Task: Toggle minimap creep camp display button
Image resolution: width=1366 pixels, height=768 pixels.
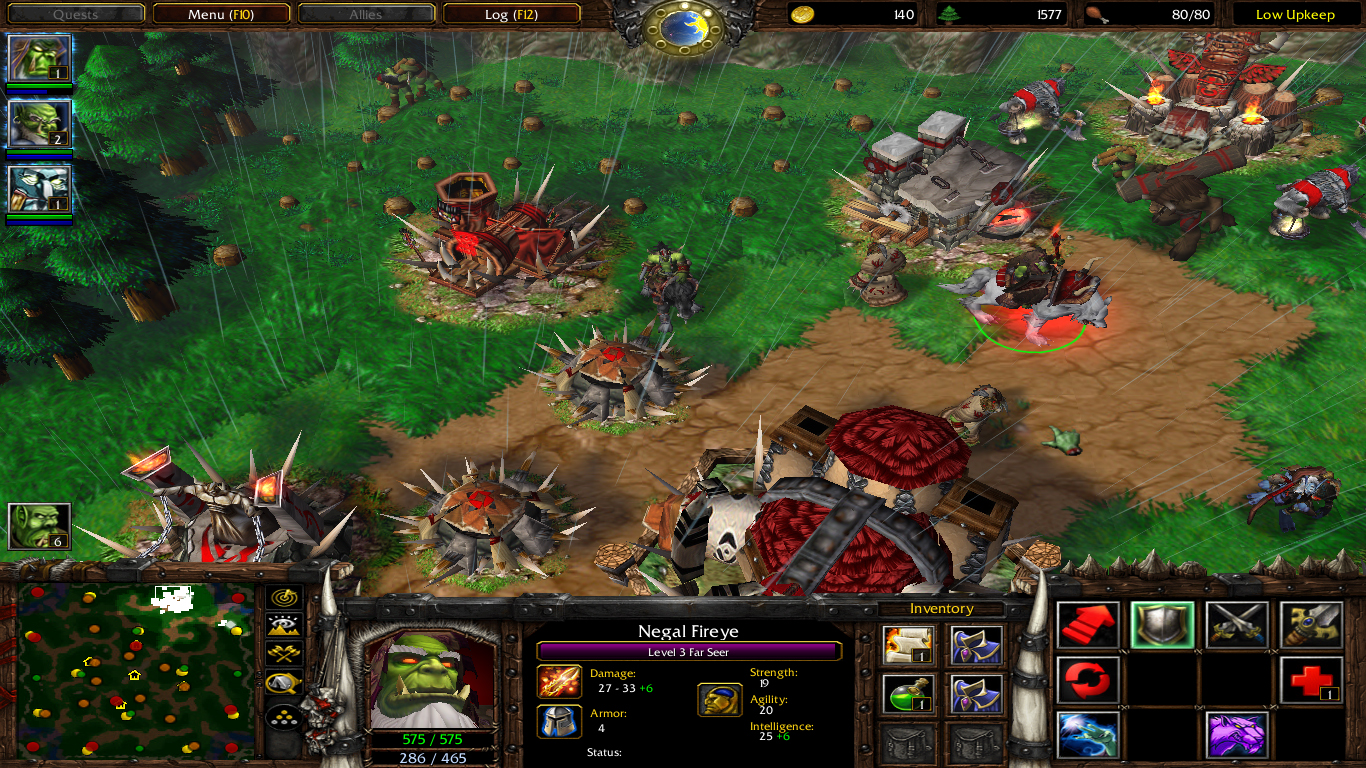Action: pos(284,683)
